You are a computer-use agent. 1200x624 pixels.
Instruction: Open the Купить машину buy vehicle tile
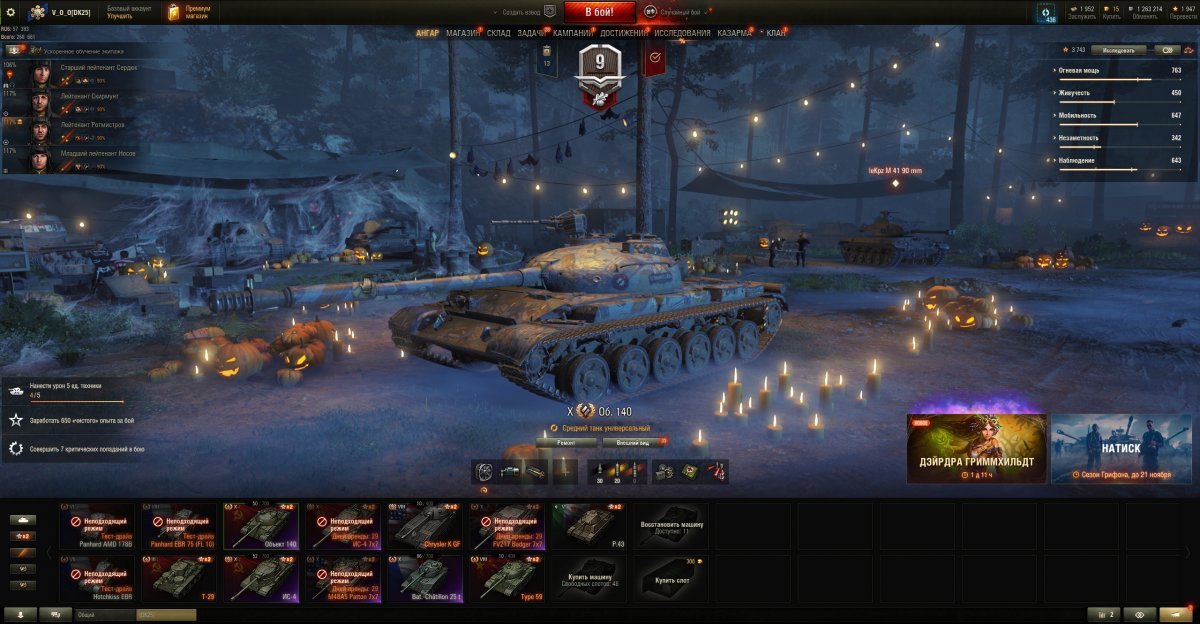click(591, 579)
